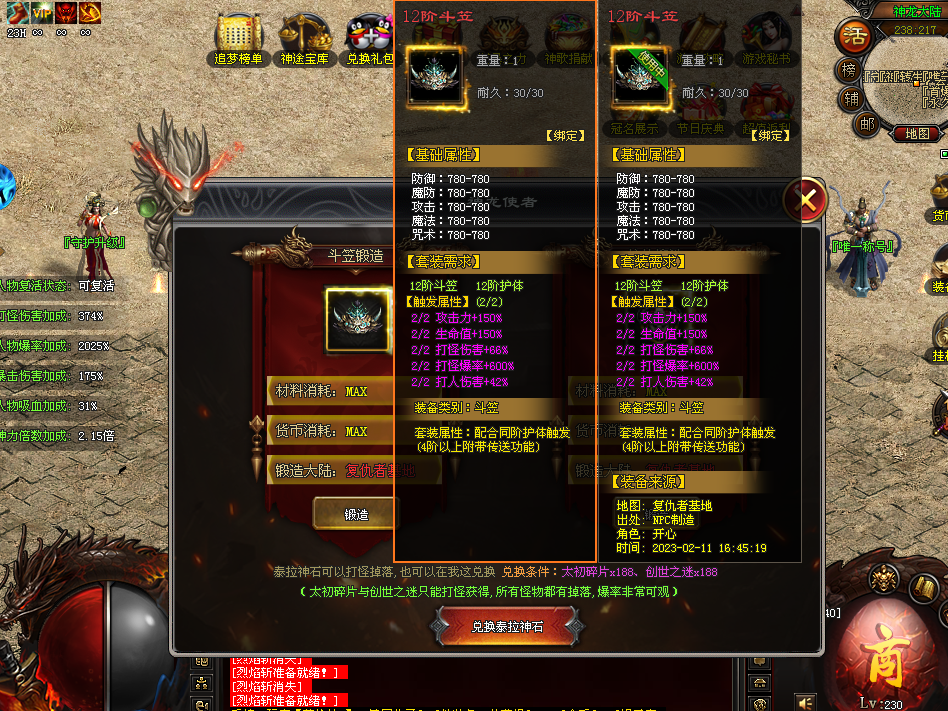Open the 神途宝库 treasury scales icon
This screenshot has width=948, height=711.
302,34
